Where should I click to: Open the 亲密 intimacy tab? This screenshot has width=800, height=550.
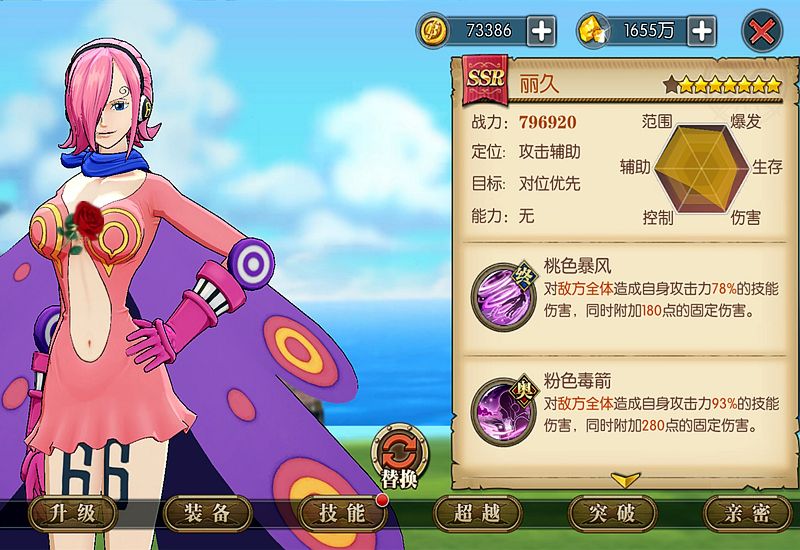click(x=747, y=514)
